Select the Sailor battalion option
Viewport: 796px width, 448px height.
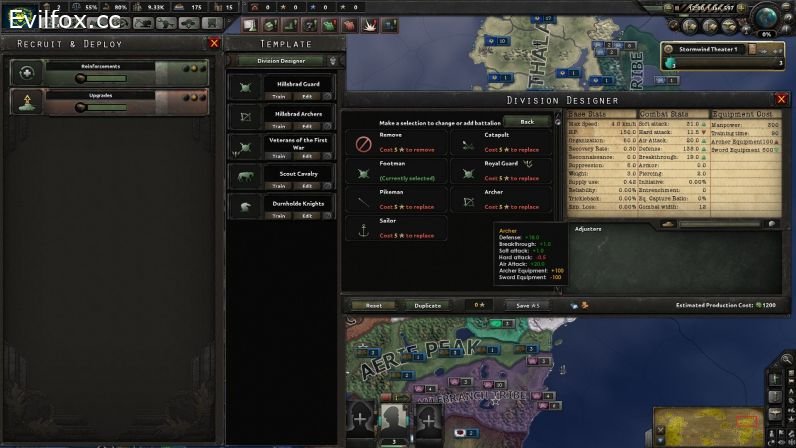397,230
